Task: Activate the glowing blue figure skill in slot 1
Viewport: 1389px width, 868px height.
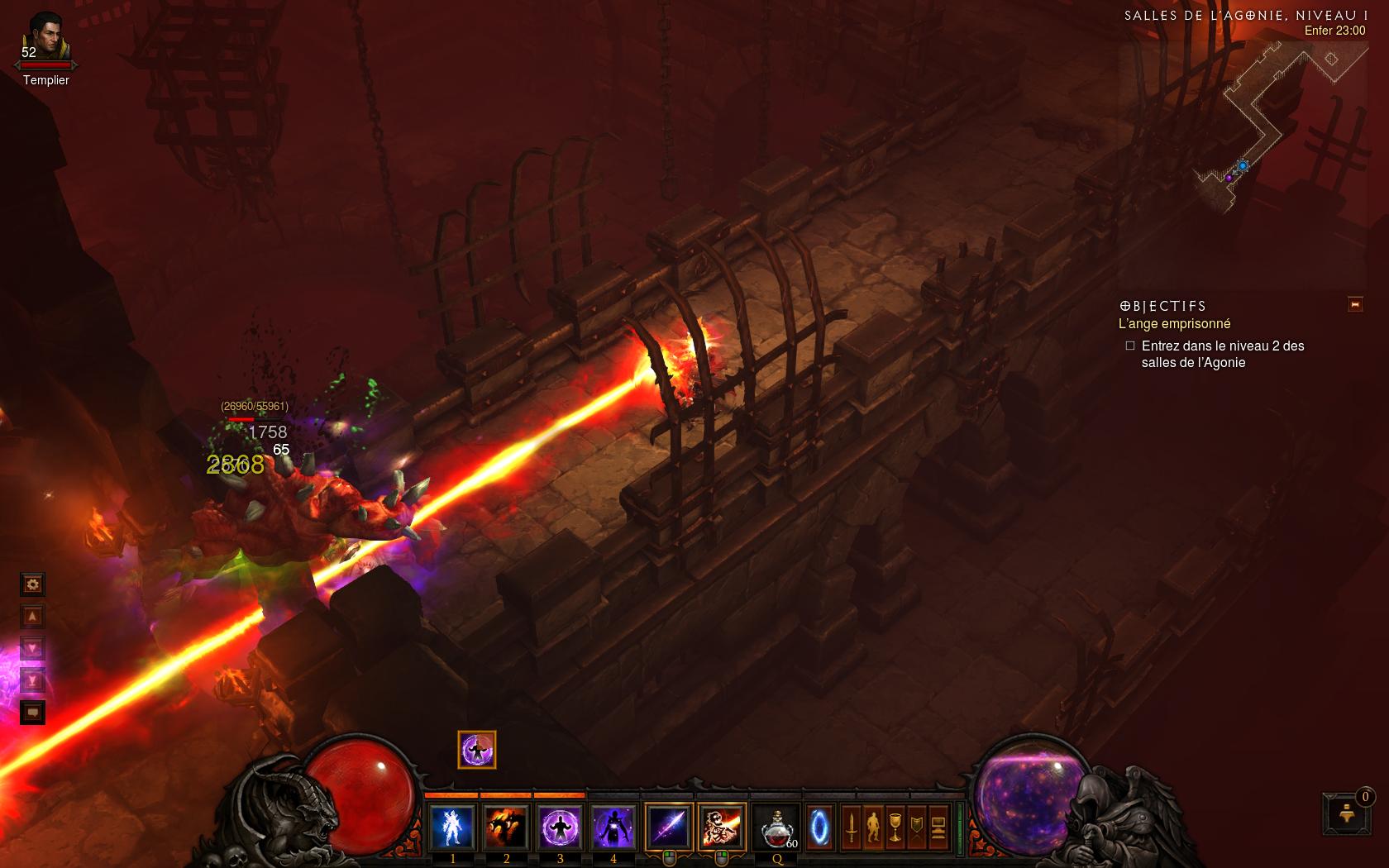Action: (452, 827)
